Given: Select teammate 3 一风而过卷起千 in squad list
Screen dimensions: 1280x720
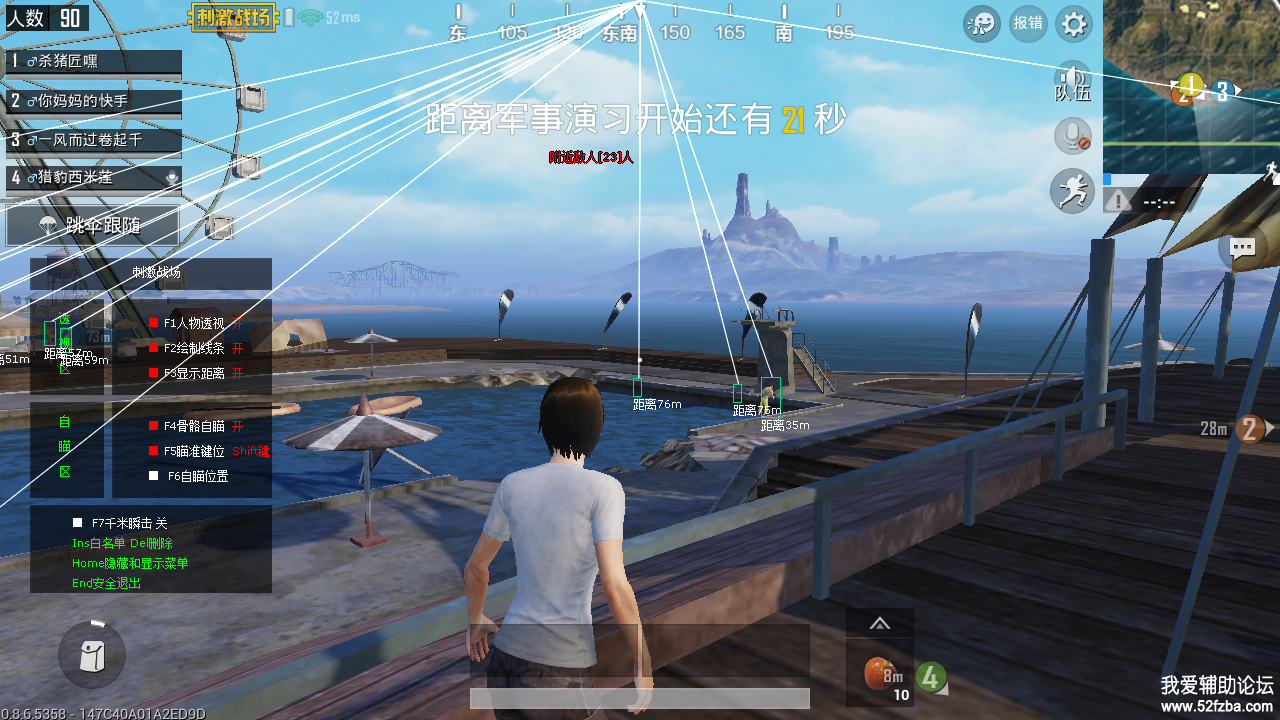Looking at the screenshot, I should click(x=92, y=140).
